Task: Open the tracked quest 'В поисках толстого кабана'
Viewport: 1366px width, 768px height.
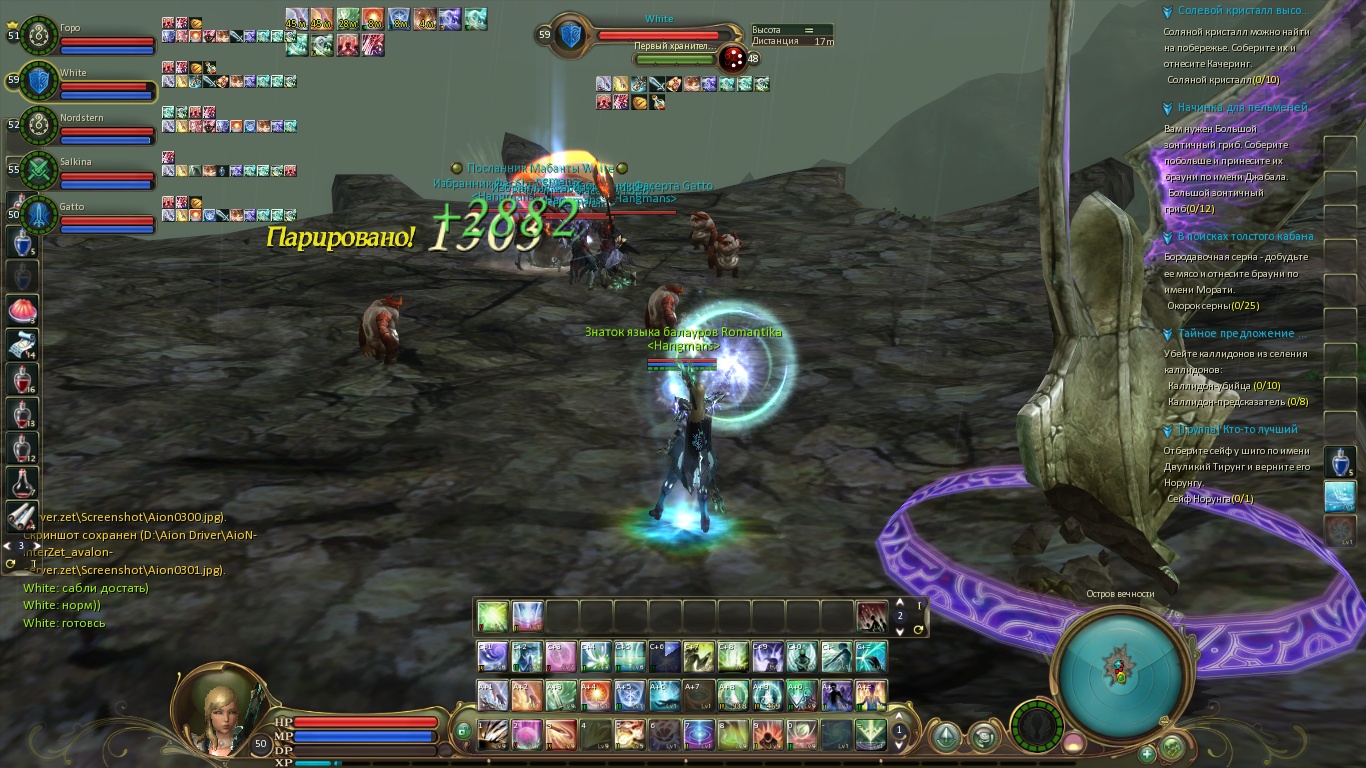Action: pos(1245,237)
